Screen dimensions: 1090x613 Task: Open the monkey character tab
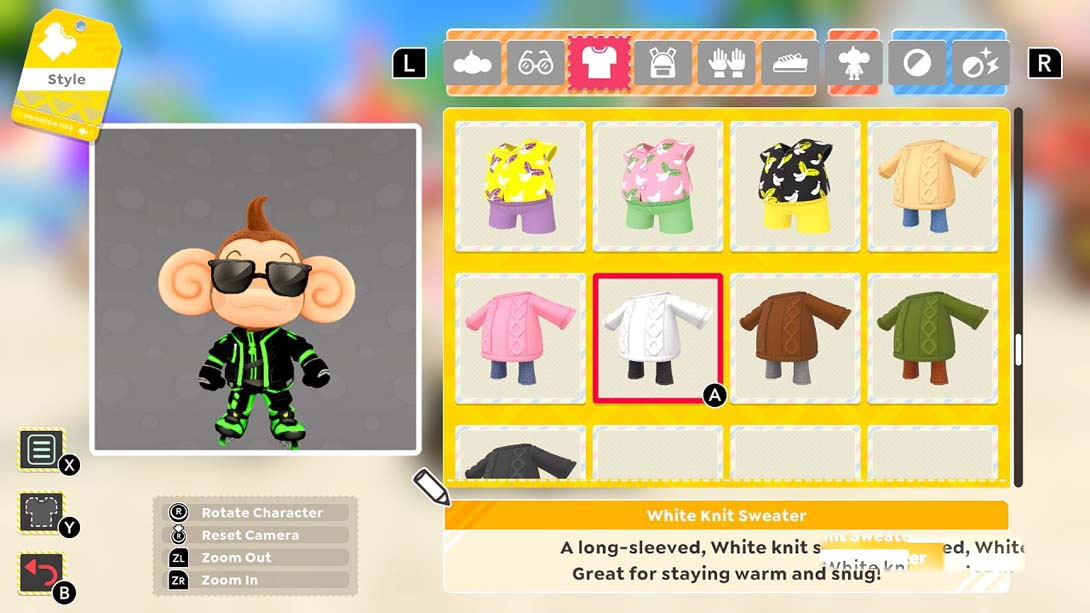tap(854, 64)
